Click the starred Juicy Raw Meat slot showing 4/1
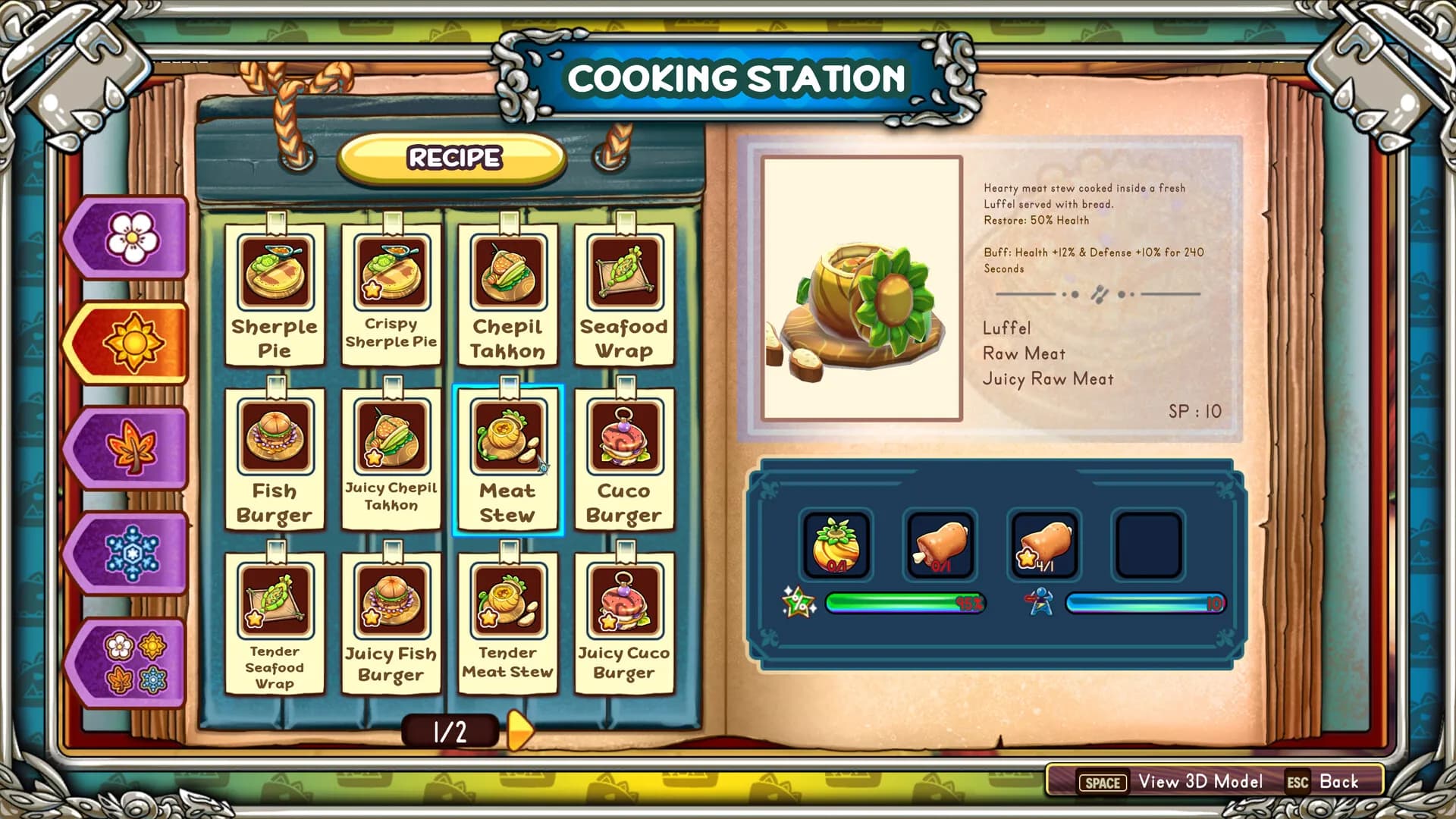Viewport: 1456px width, 819px height. (1044, 544)
